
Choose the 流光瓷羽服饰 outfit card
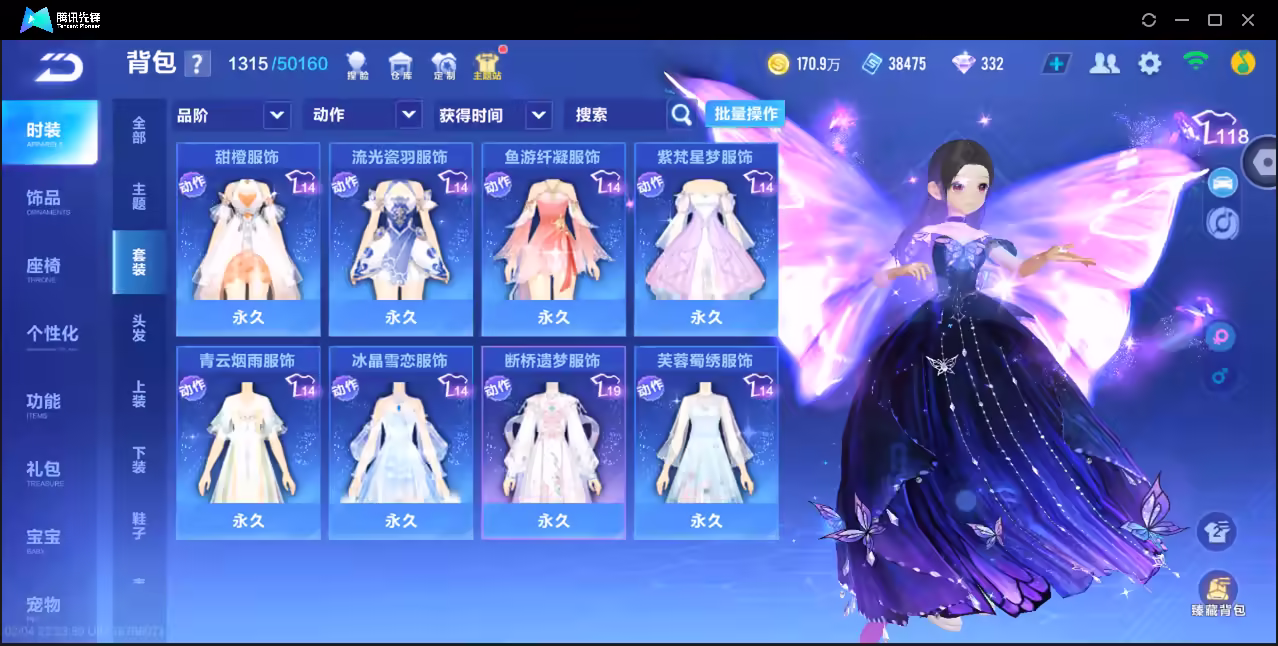pos(400,240)
